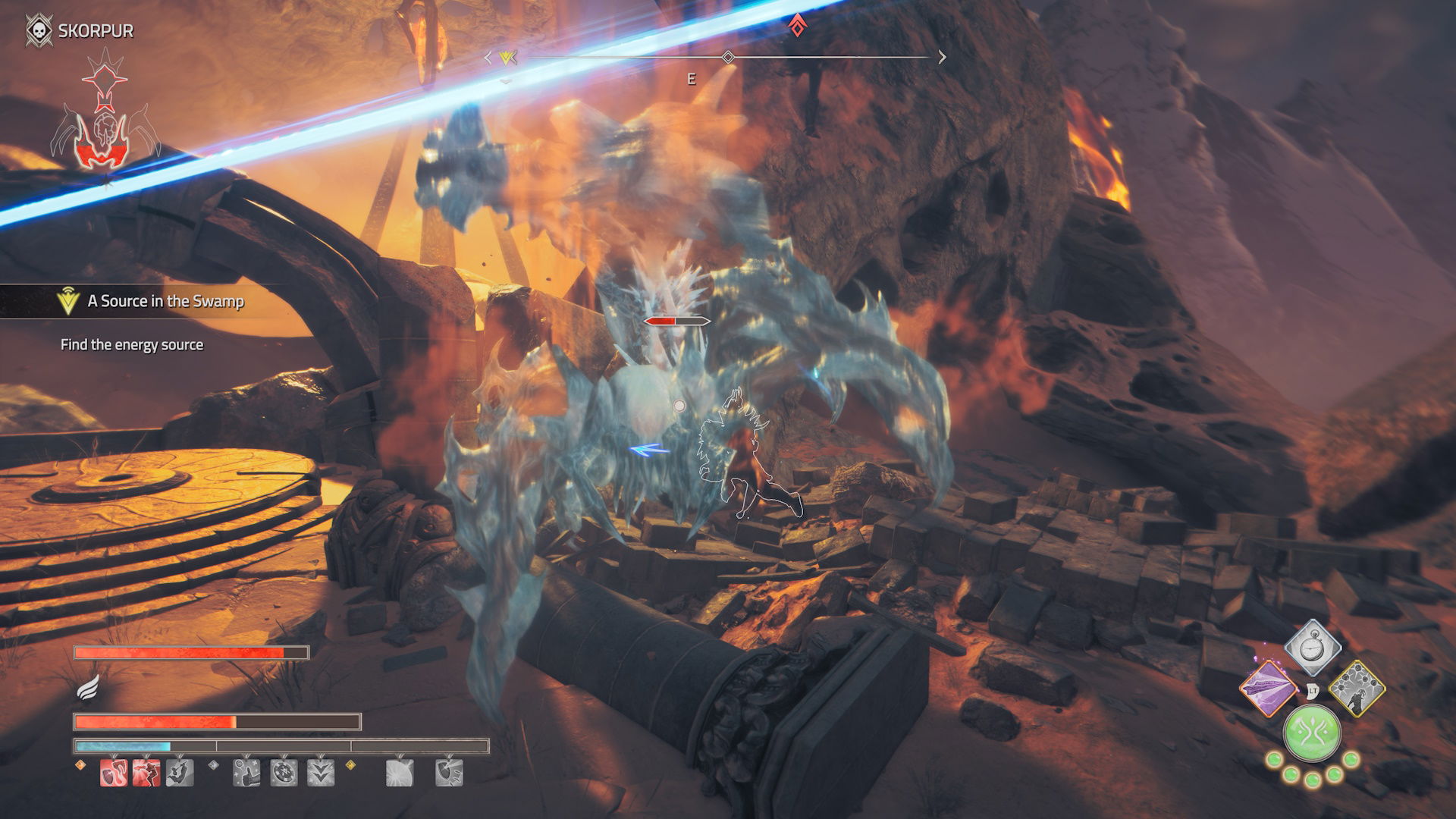
Task: Choose the grey light burst skill icon
Action: [x=399, y=773]
